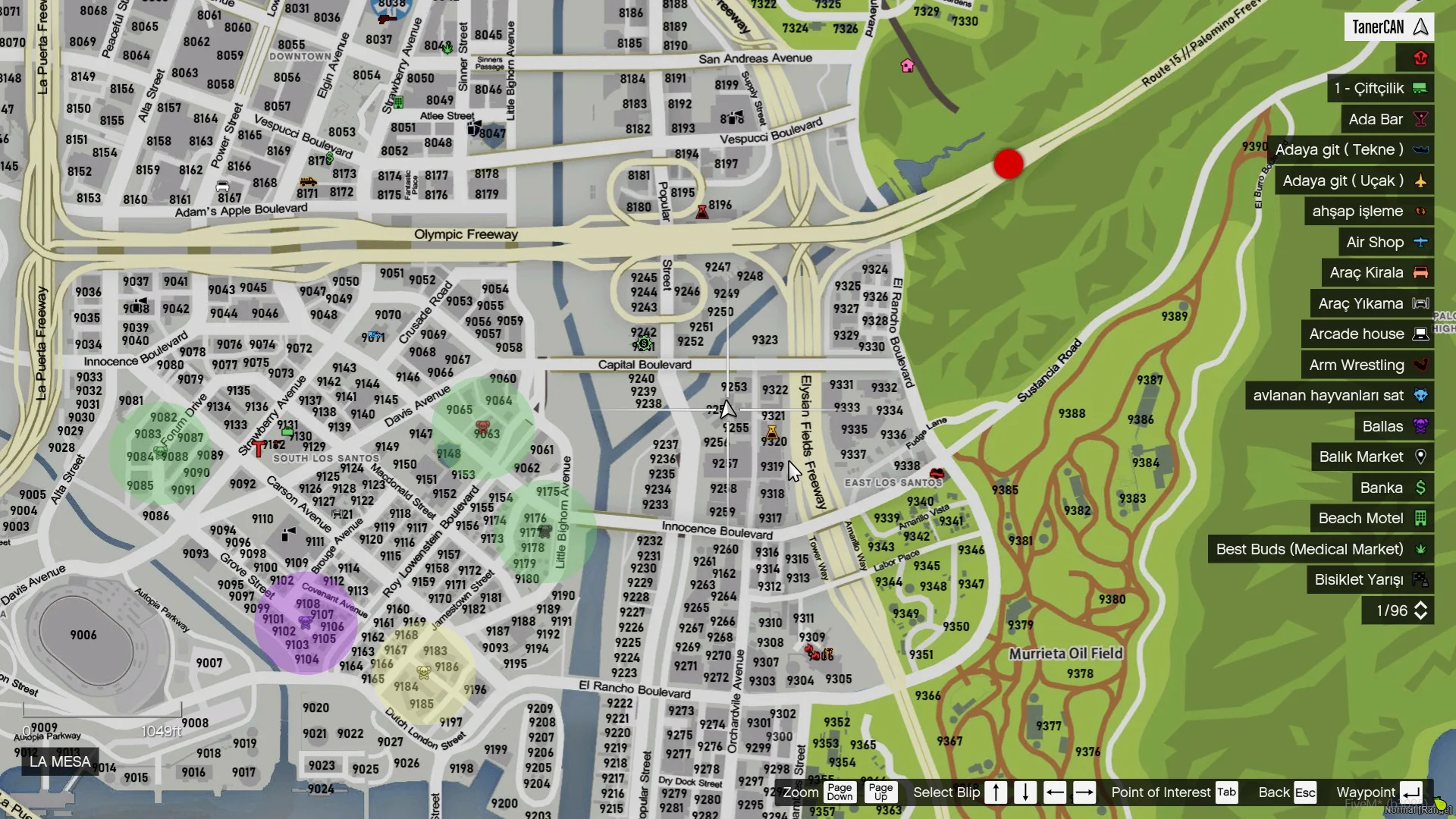Viewport: 1456px width, 819px height.
Task: Choose Best Buds (Medical Market) entry
Action: click(1320, 549)
